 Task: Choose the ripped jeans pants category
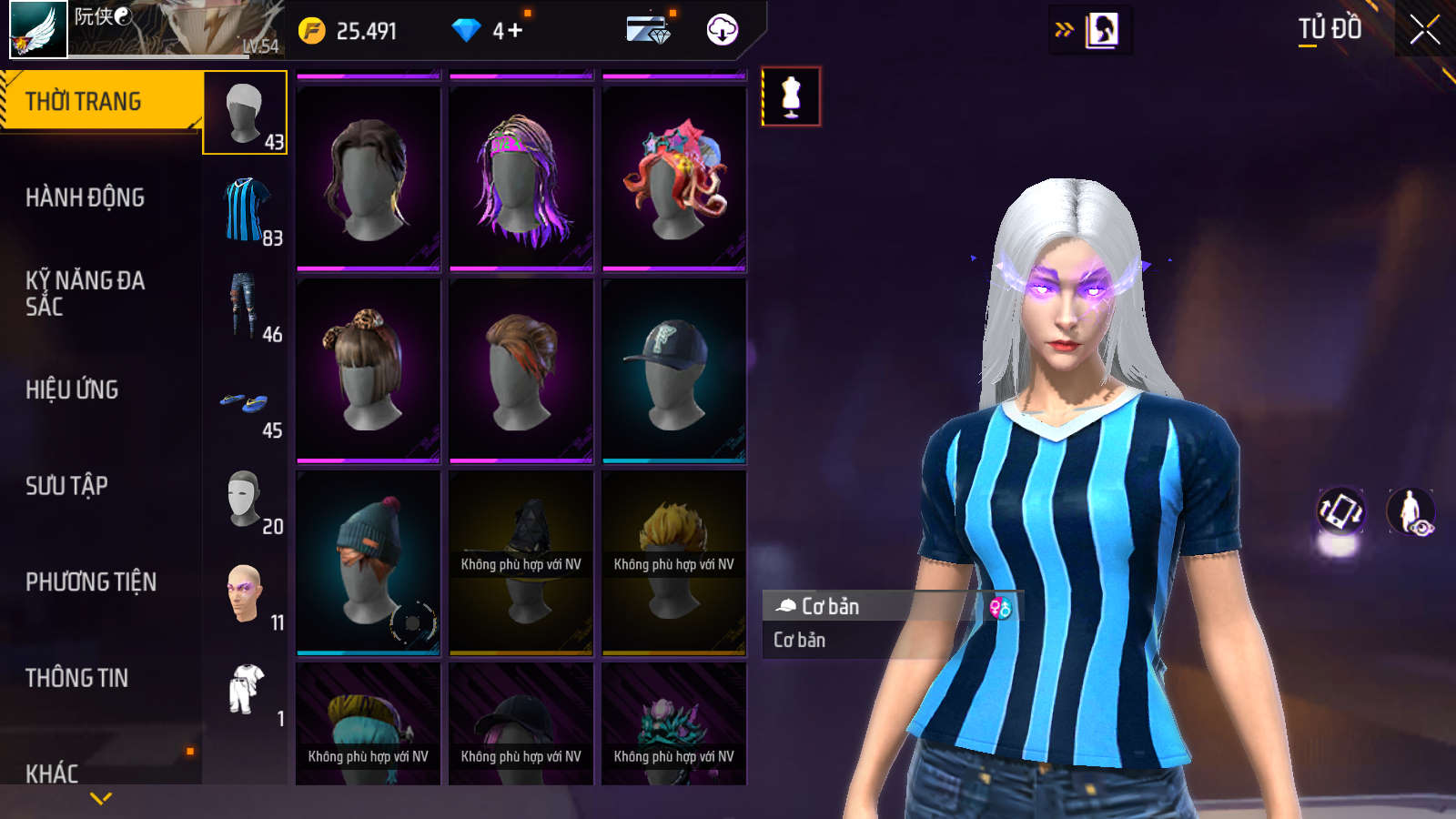[x=244, y=306]
